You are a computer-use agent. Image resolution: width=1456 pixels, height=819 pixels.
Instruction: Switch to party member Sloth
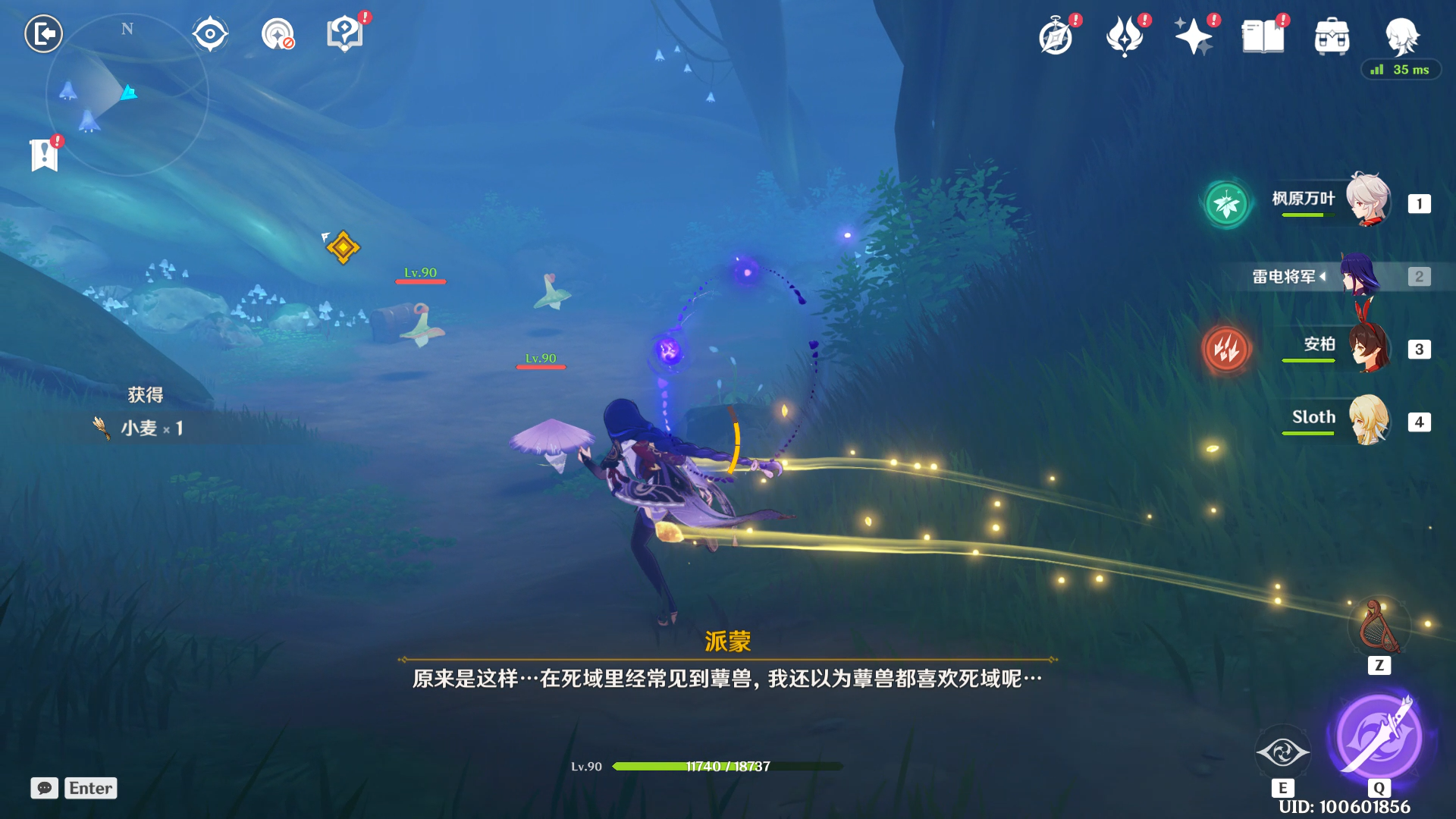pyautogui.click(x=1367, y=419)
